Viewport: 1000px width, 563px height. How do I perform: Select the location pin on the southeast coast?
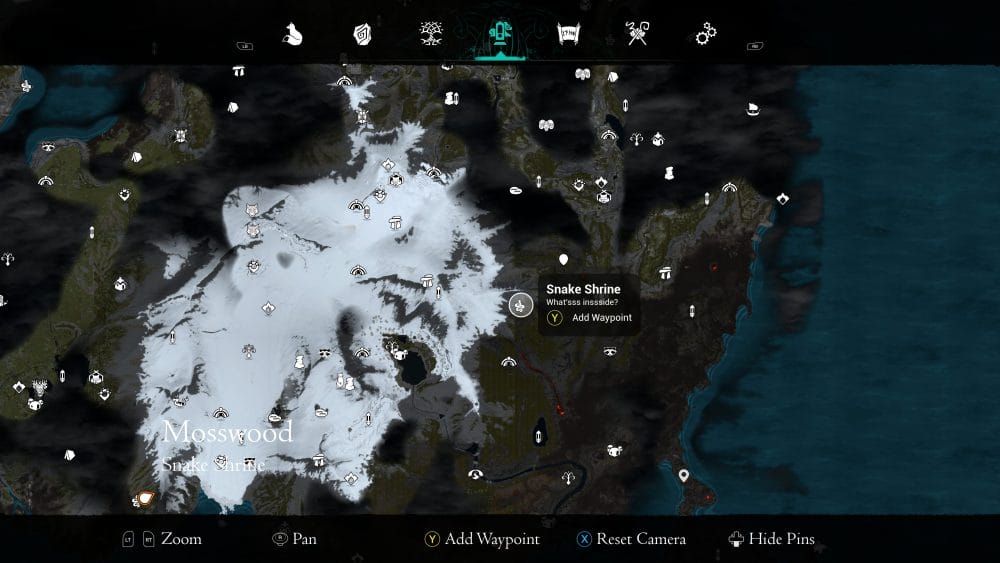pyautogui.click(x=684, y=476)
